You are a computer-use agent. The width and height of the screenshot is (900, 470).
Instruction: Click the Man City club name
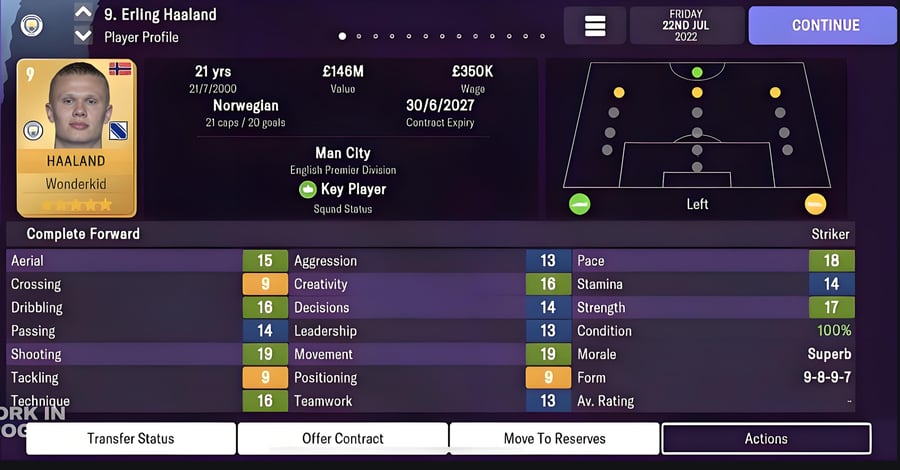(343, 153)
